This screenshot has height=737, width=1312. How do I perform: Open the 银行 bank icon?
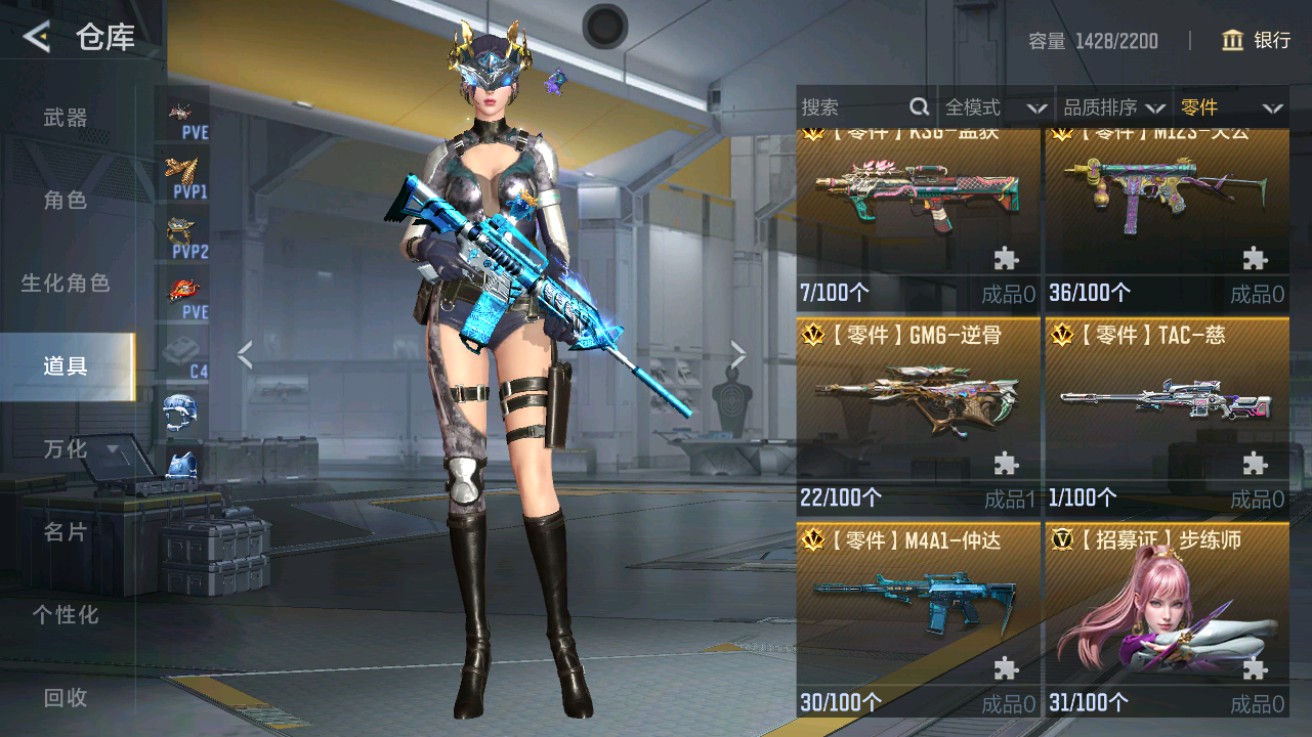[1232, 42]
